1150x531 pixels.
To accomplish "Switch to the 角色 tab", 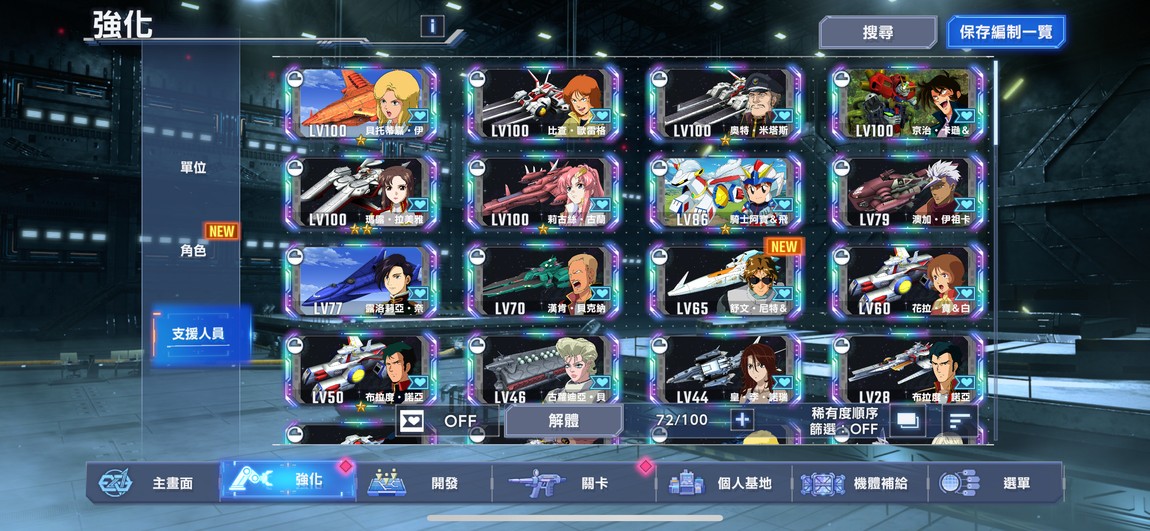I will (193, 250).
